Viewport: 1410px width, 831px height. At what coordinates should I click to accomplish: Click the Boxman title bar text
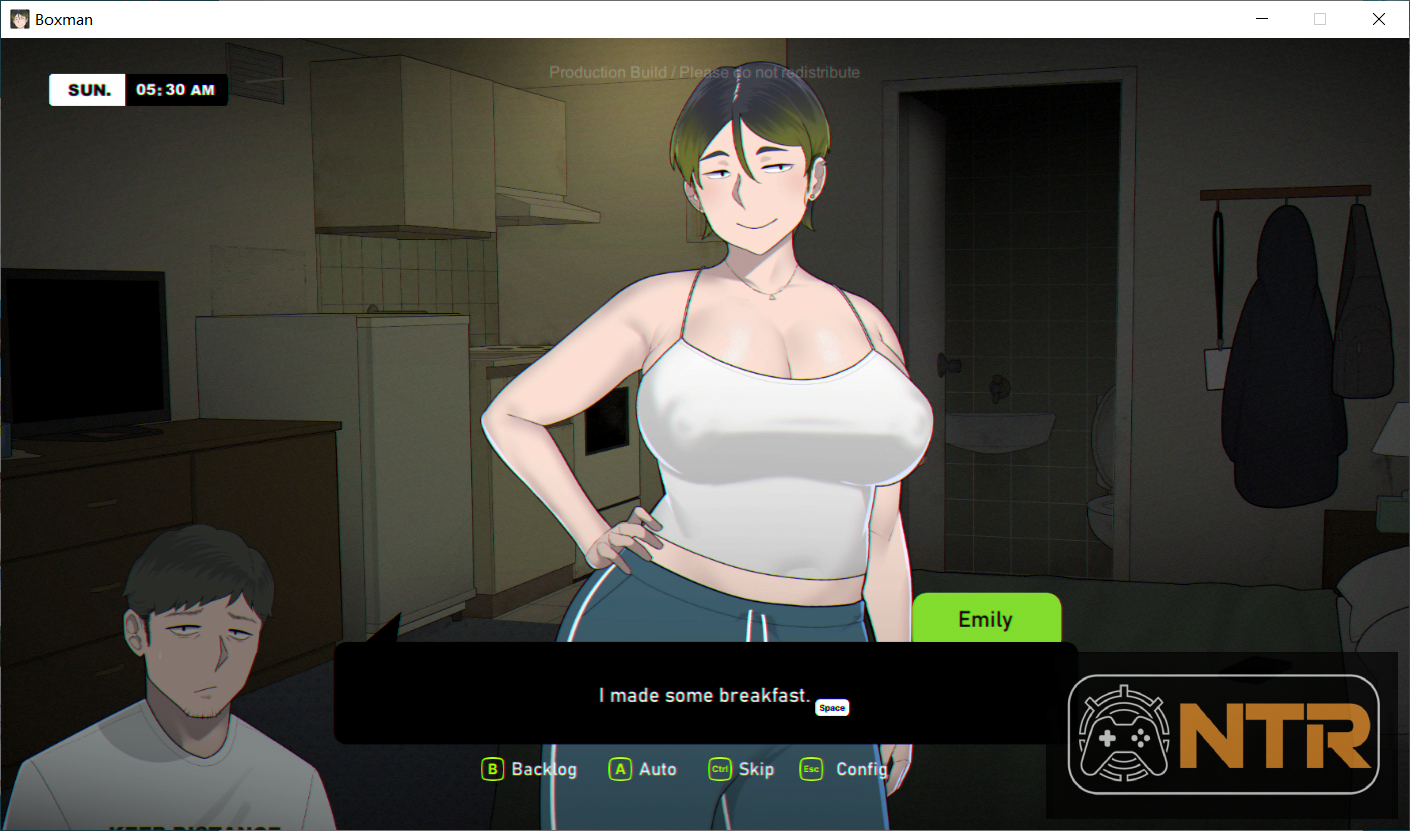(65, 18)
